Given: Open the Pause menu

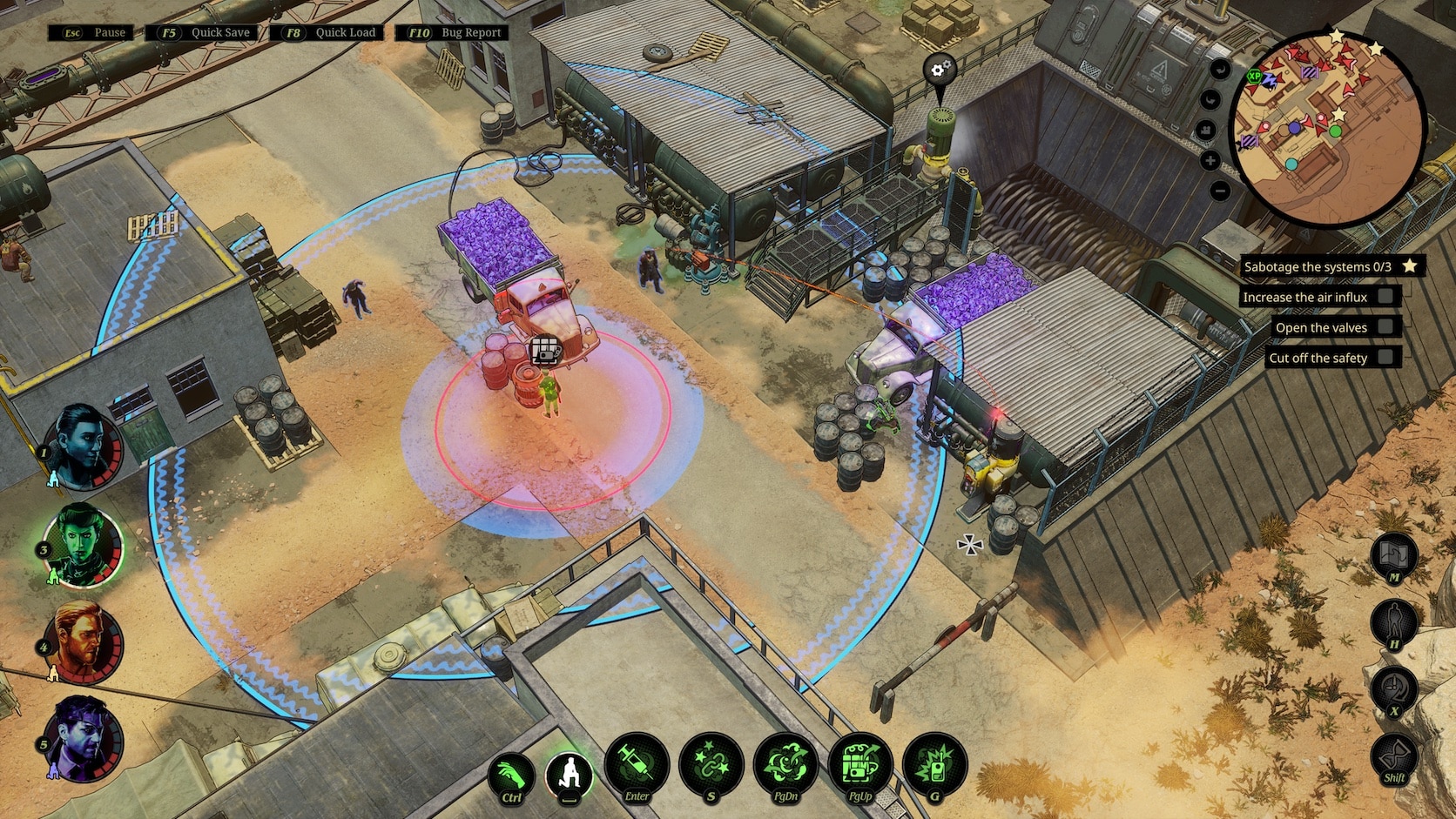Looking at the screenshot, I should [x=90, y=31].
